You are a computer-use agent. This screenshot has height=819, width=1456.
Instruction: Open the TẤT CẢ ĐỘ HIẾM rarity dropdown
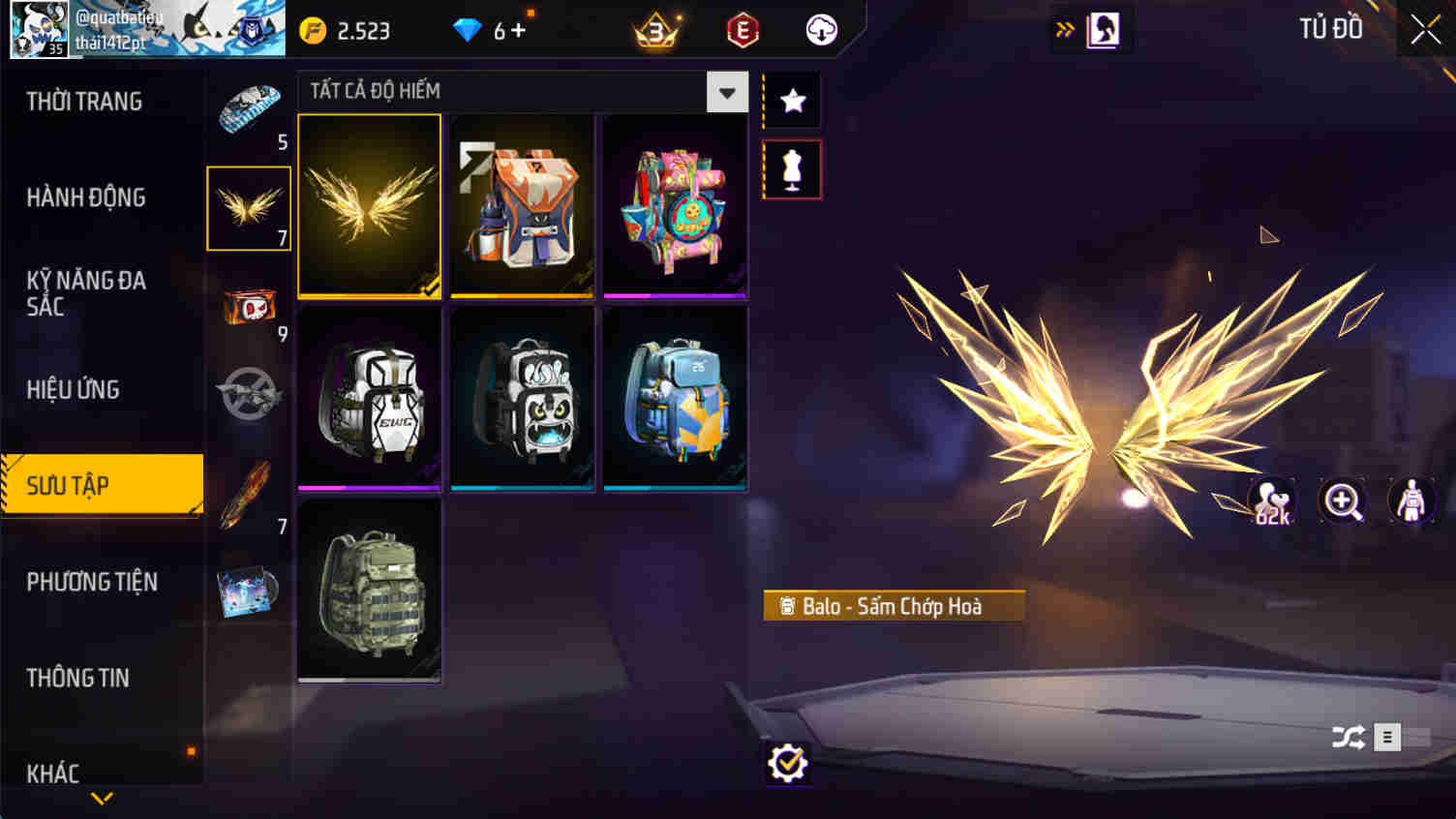tap(726, 91)
